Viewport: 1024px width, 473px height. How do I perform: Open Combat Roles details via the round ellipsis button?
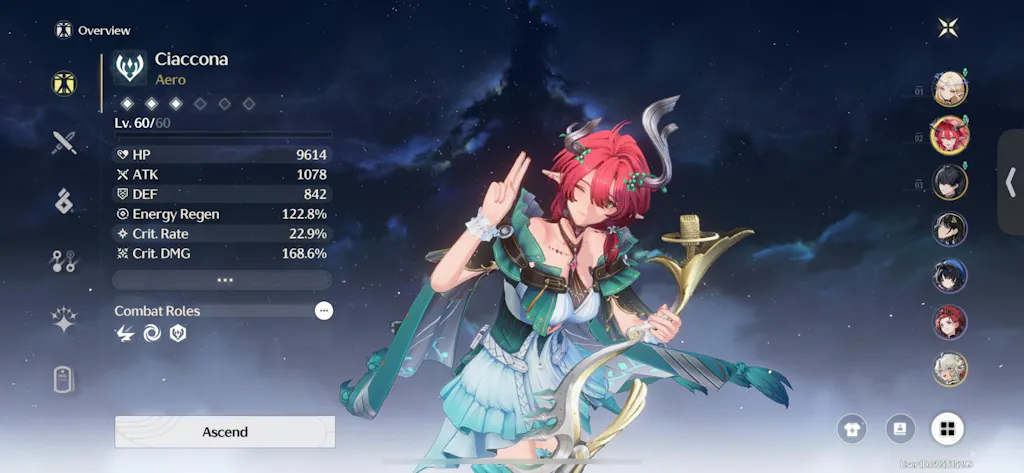(323, 311)
